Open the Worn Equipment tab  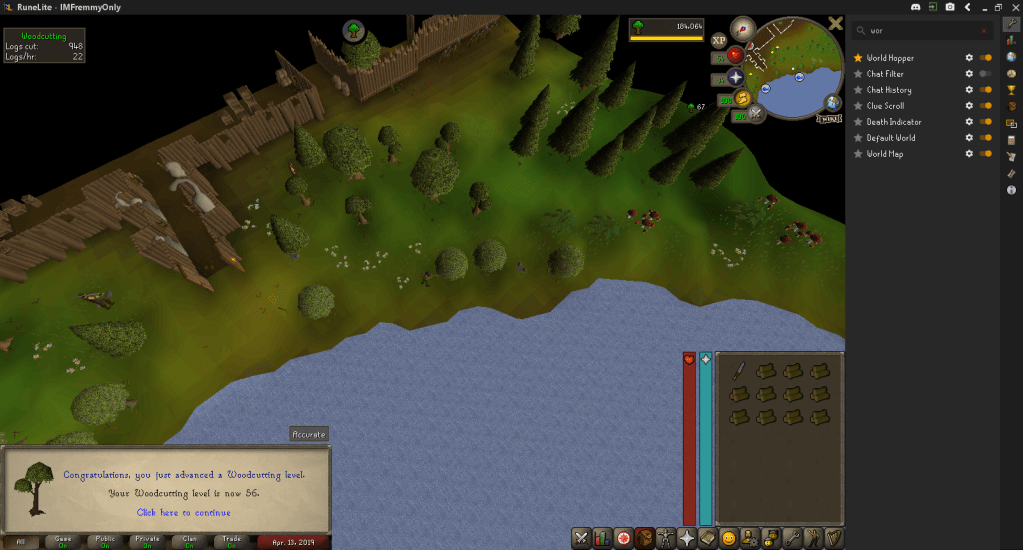[666, 538]
